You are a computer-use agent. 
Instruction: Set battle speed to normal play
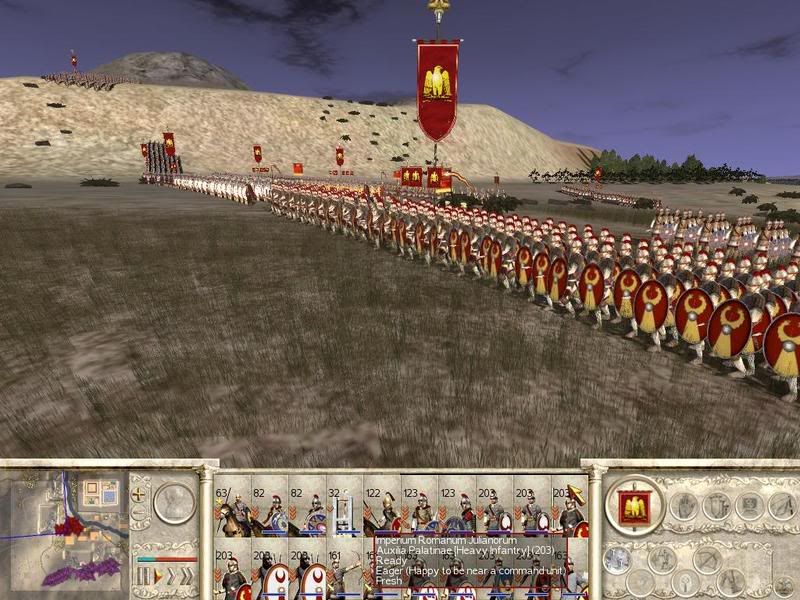click(x=156, y=577)
